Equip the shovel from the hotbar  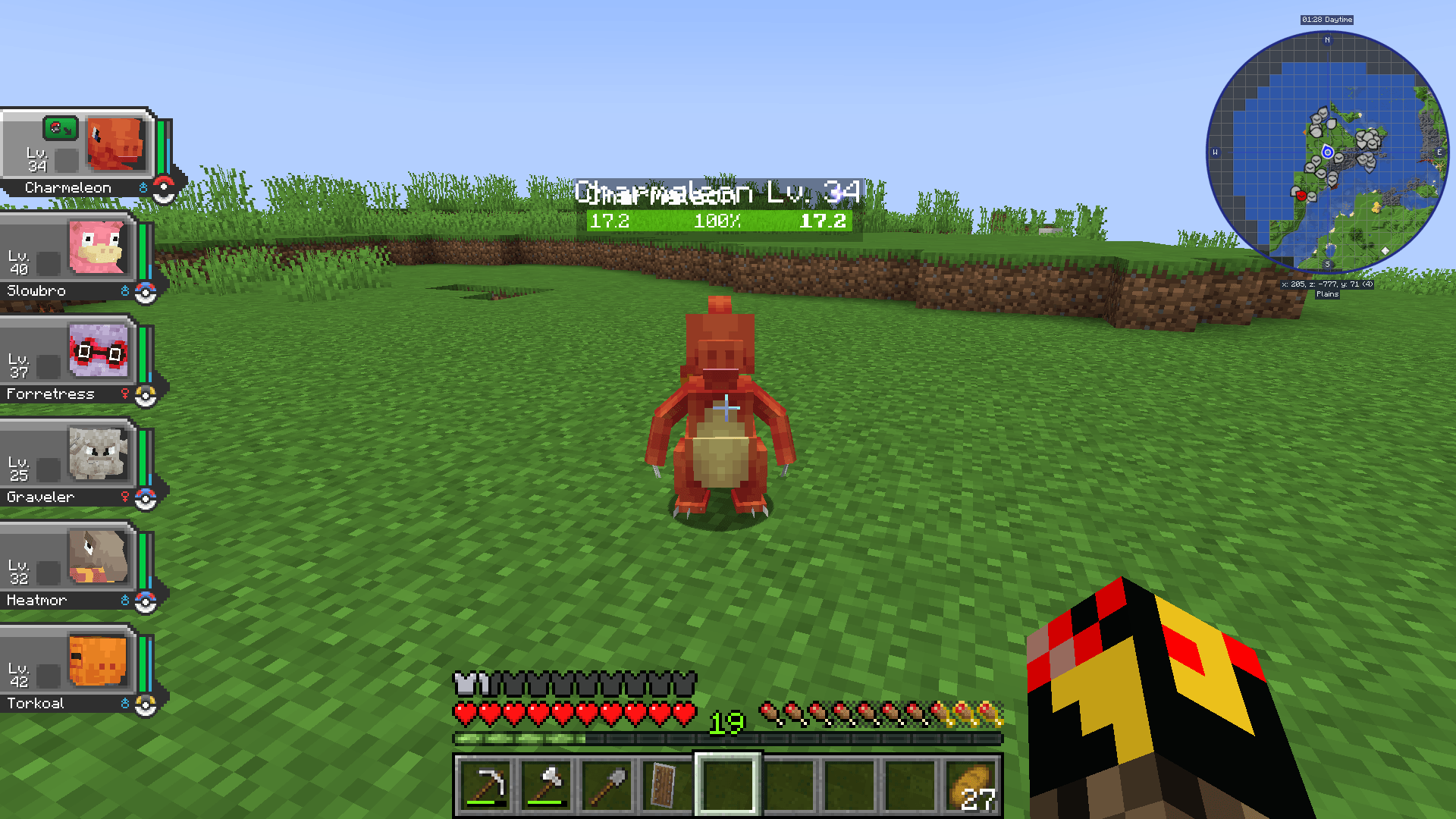click(x=606, y=786)
